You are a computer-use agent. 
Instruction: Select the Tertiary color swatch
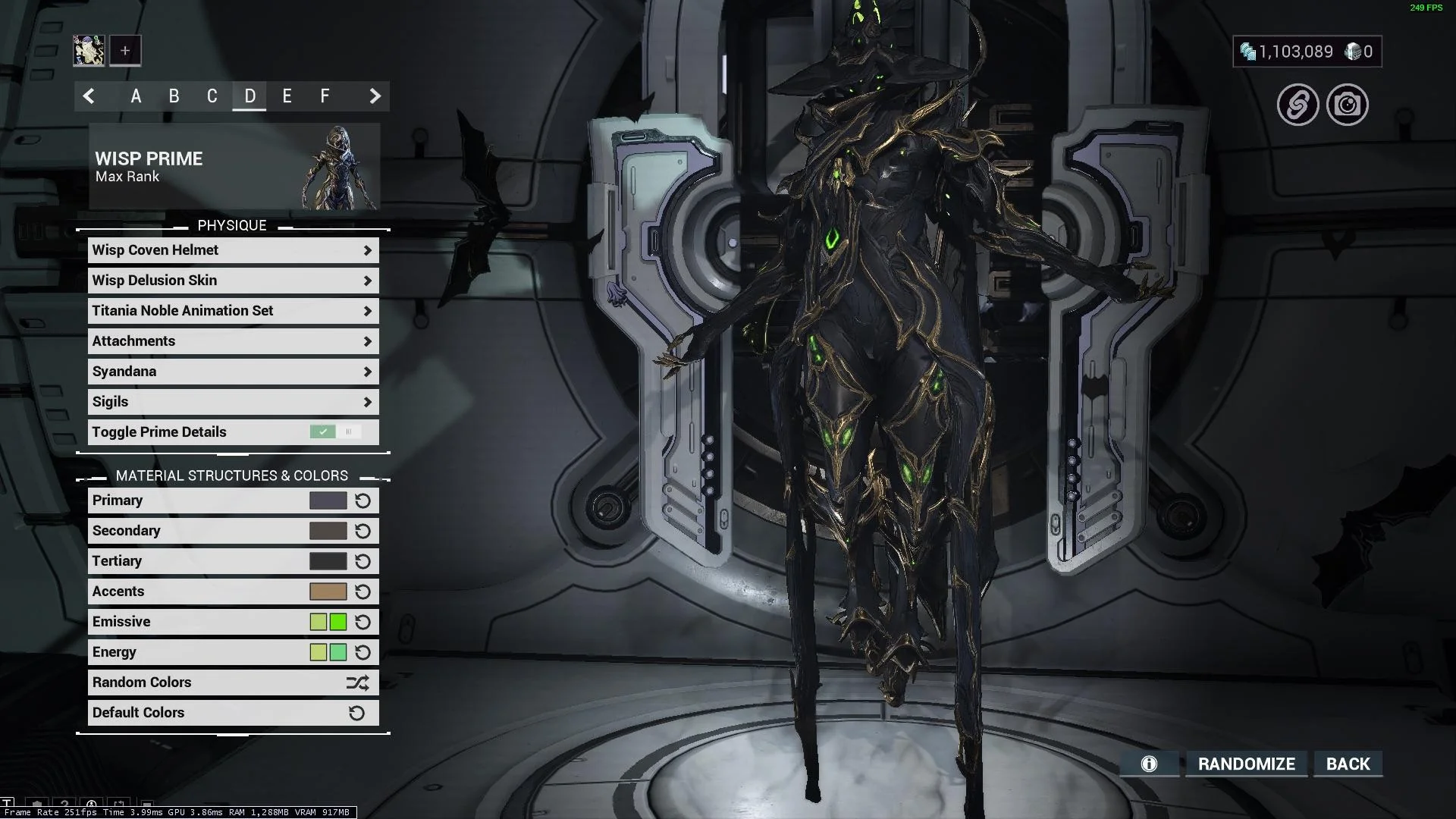pyautogui.click(x=328, y=561)
